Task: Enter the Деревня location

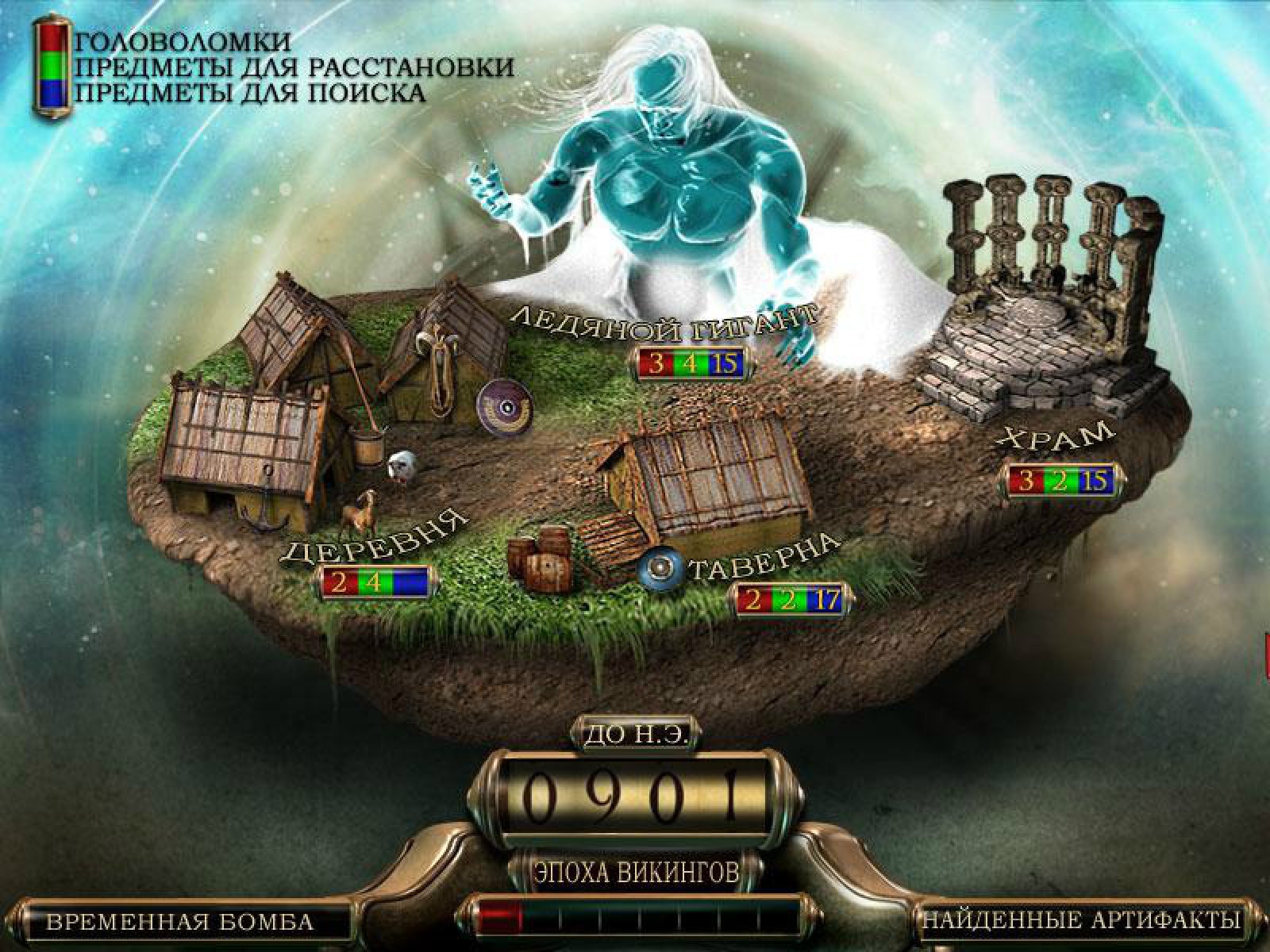Action: tap(374, 540)
